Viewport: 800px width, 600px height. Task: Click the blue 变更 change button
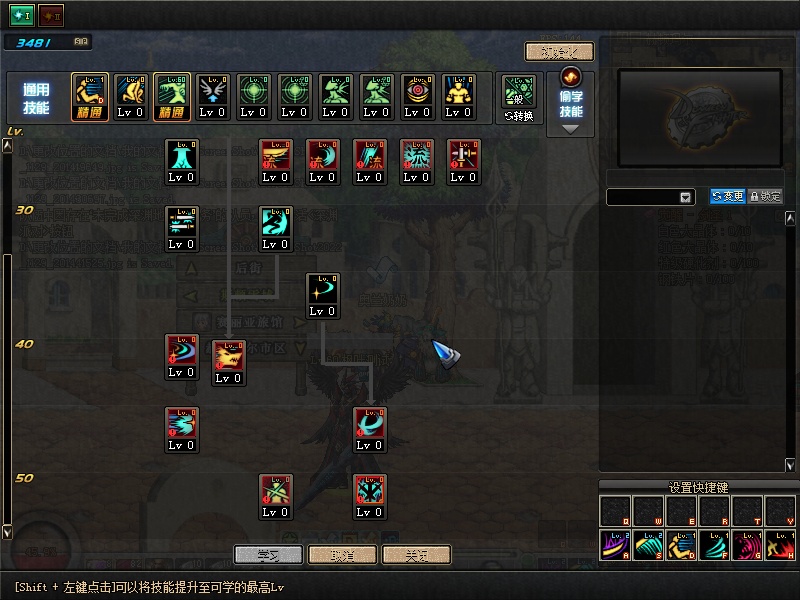pos(728,197)
